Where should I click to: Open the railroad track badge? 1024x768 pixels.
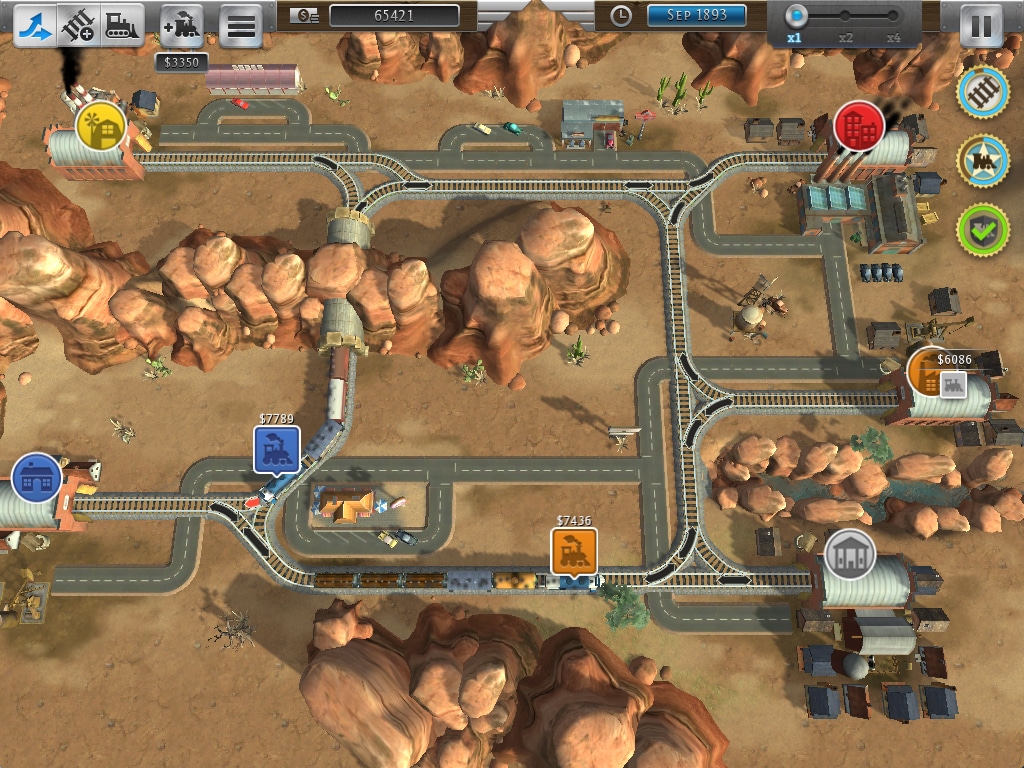click(983, 92)
